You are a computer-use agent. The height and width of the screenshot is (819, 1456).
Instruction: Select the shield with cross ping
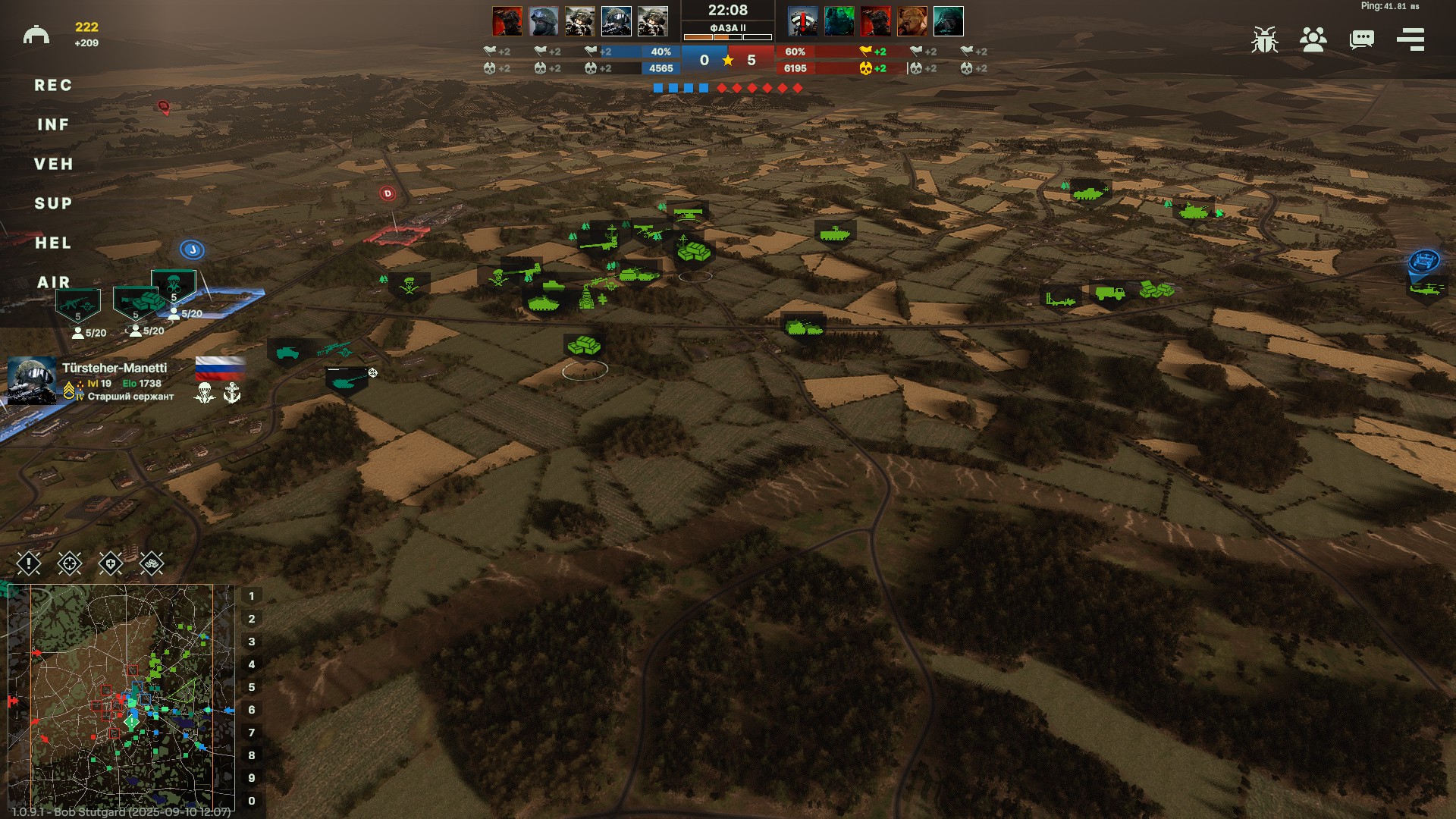pyautogui.click(x=111, y=563)
